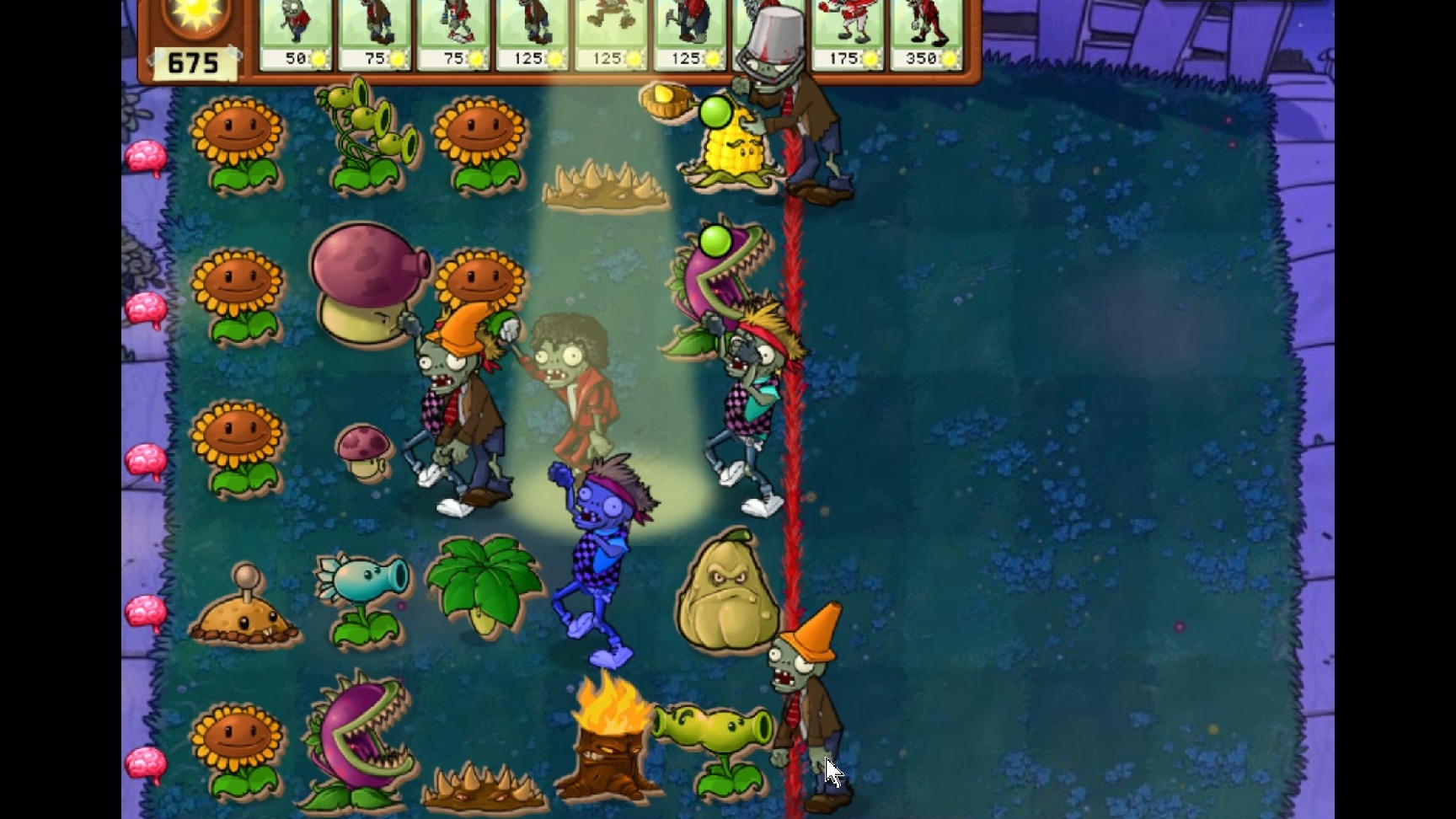Pick the Pole Vaulting zombie seed packet
The width and height of the screenshot is (1456, 819).
click(x=453, y=34)
